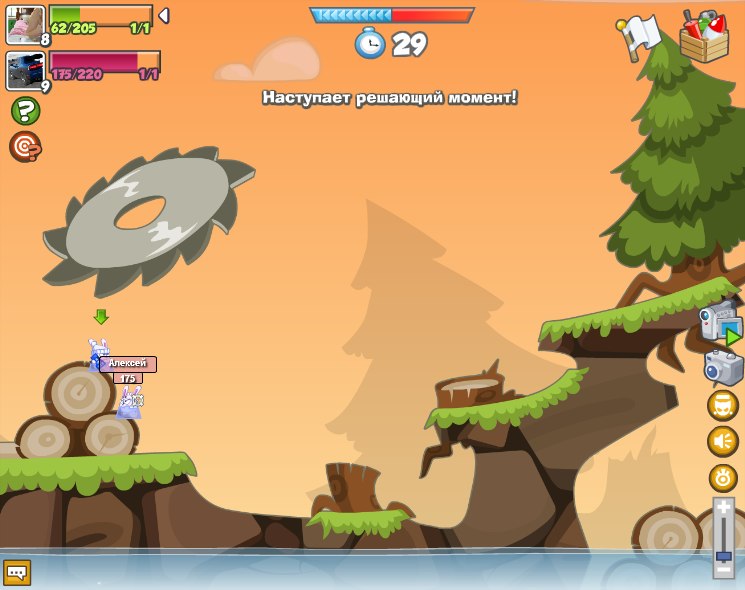Toggle sound with the speaker button
The height and width of the screenshot is (590, 745).
point(723,441)
